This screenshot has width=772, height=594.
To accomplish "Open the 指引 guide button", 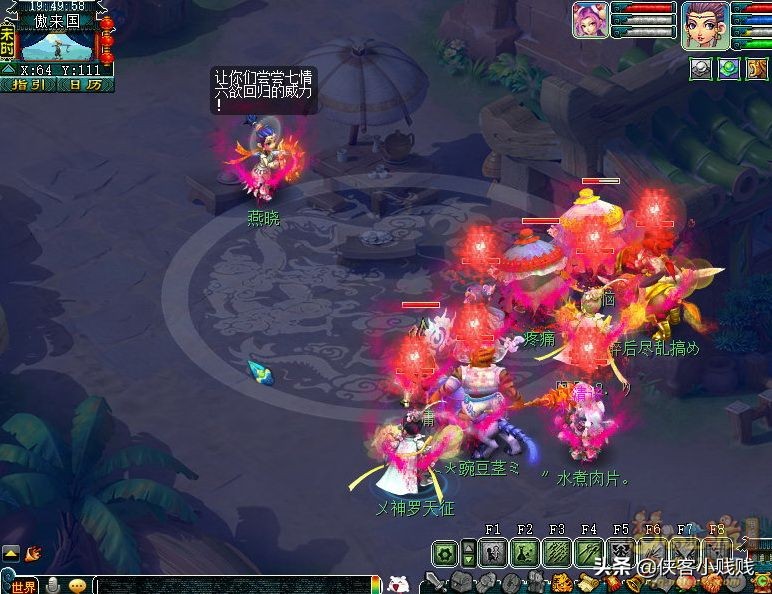I will tap(29, 85).
